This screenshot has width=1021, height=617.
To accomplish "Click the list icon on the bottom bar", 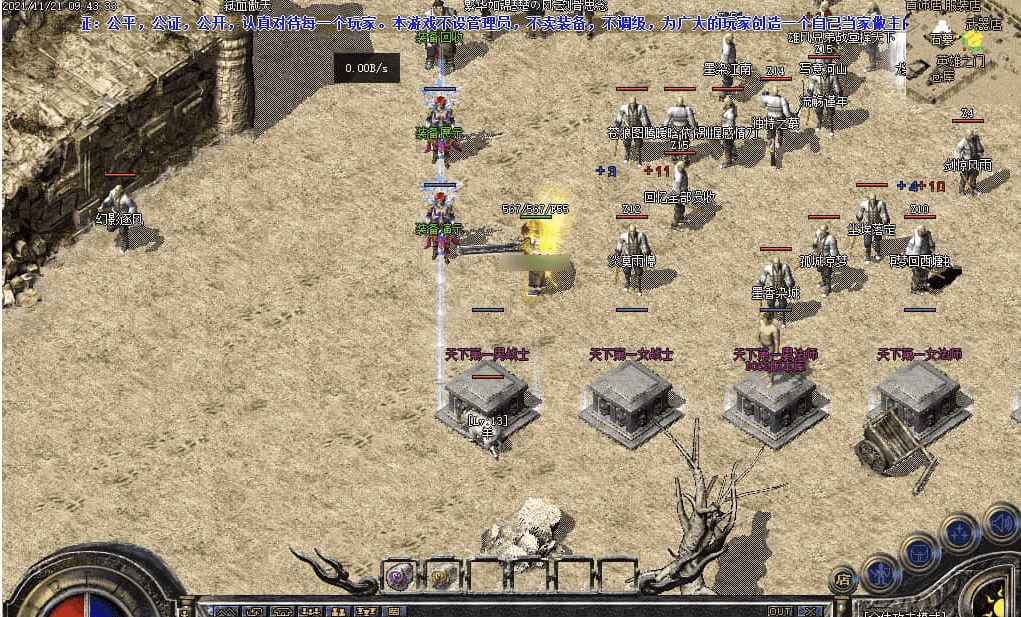I will click(x=393, y=611).
